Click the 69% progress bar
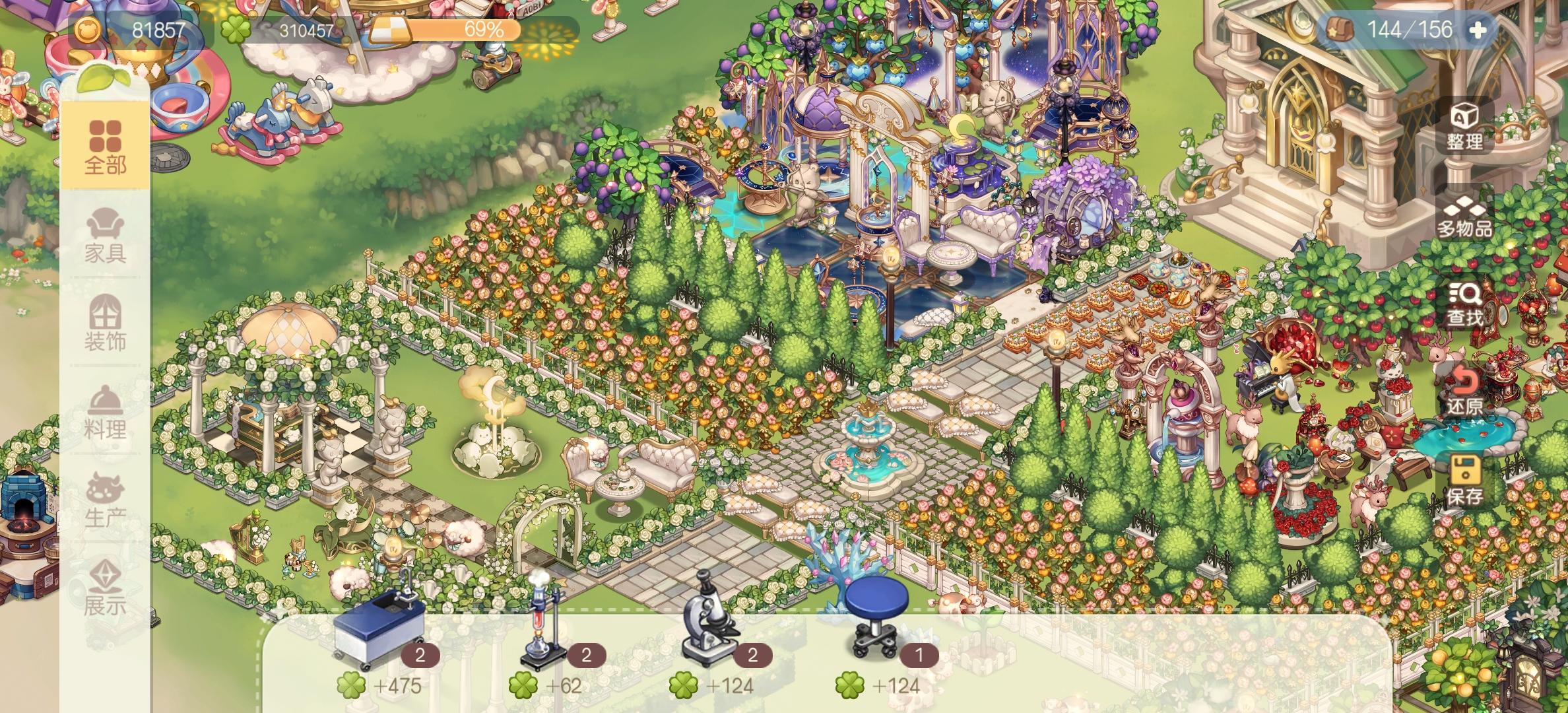Screen dimensions: 1568x713 [x=455, y=30]
